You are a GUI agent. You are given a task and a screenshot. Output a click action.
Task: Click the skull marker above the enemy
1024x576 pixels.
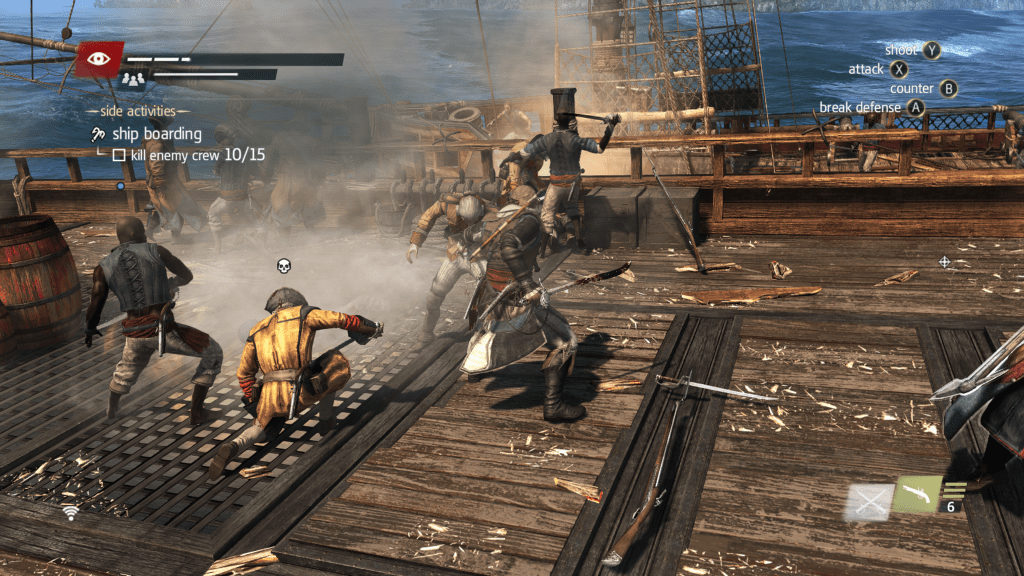(284, 266)
